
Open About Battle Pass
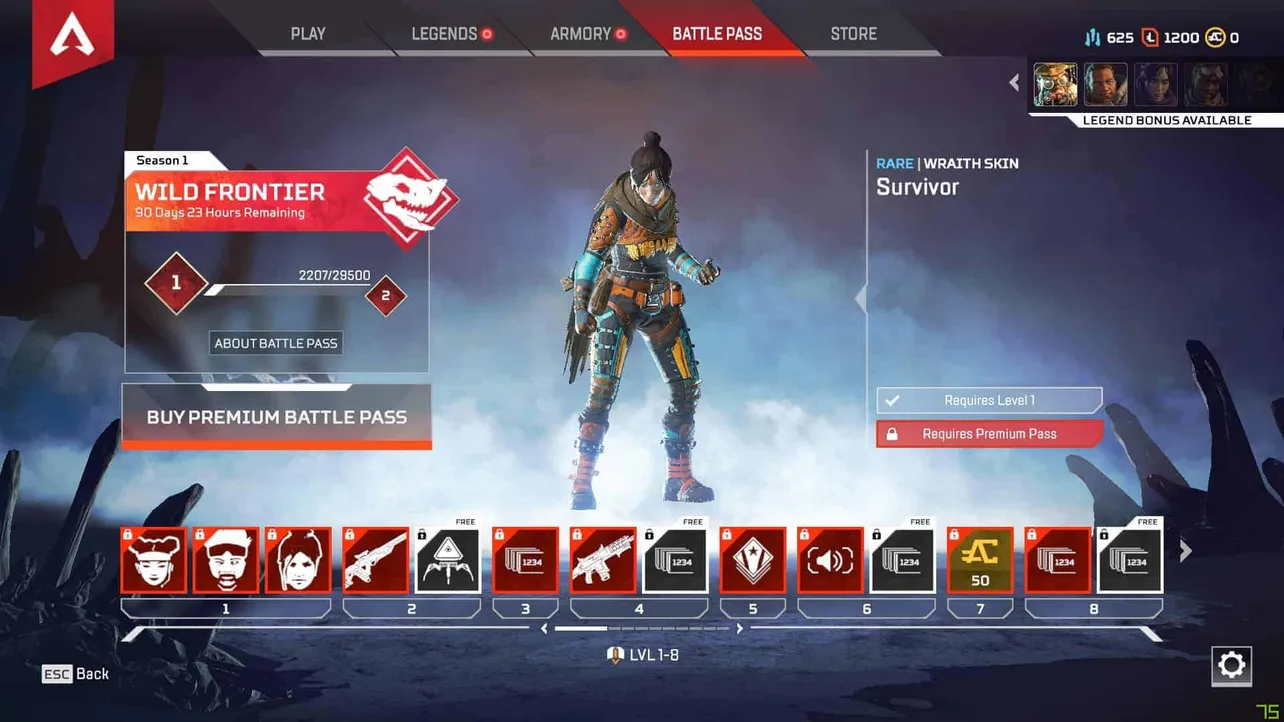(275, 342)
